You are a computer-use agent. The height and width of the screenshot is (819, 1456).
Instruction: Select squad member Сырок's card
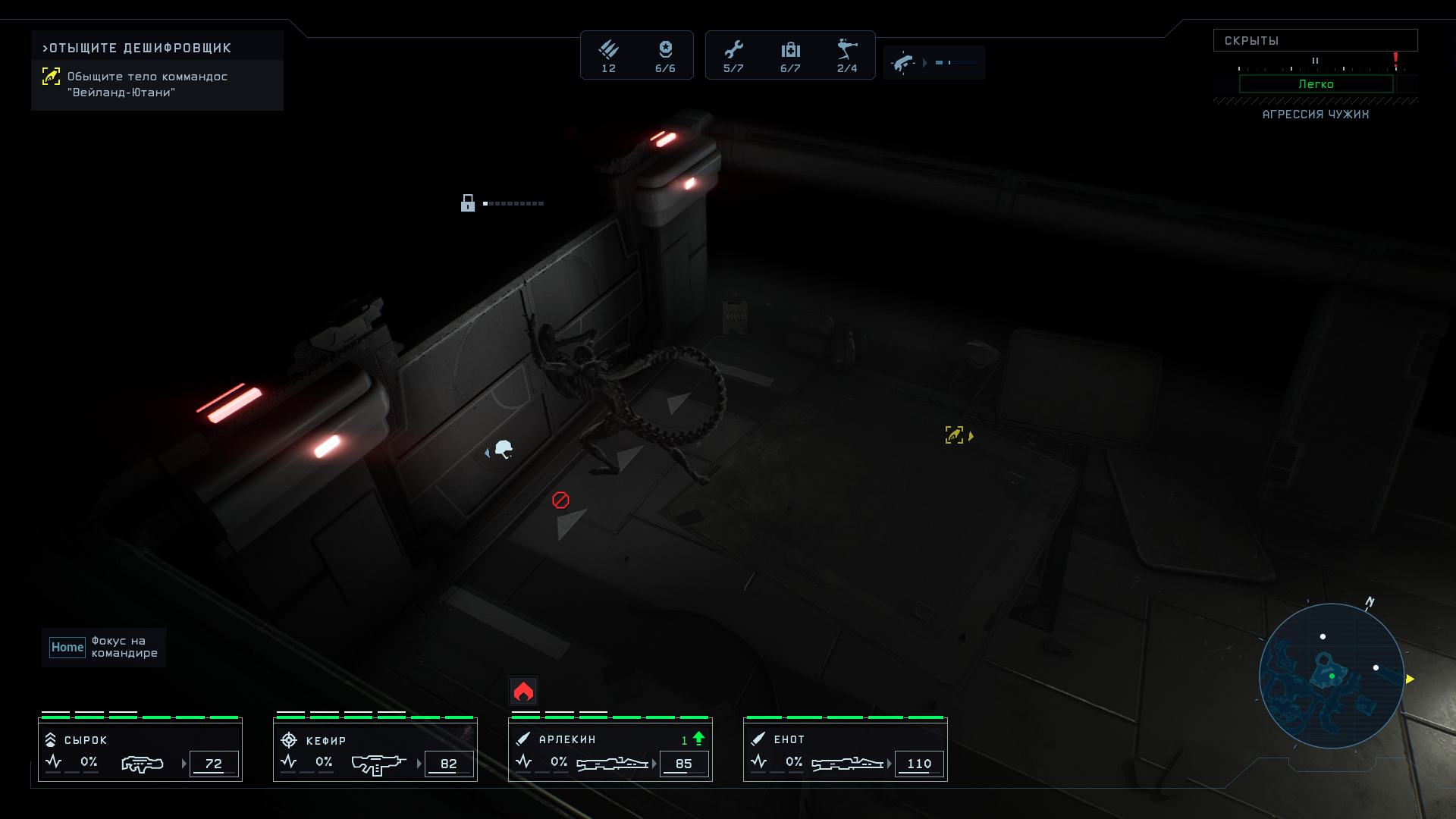click(x=140, y=750)
